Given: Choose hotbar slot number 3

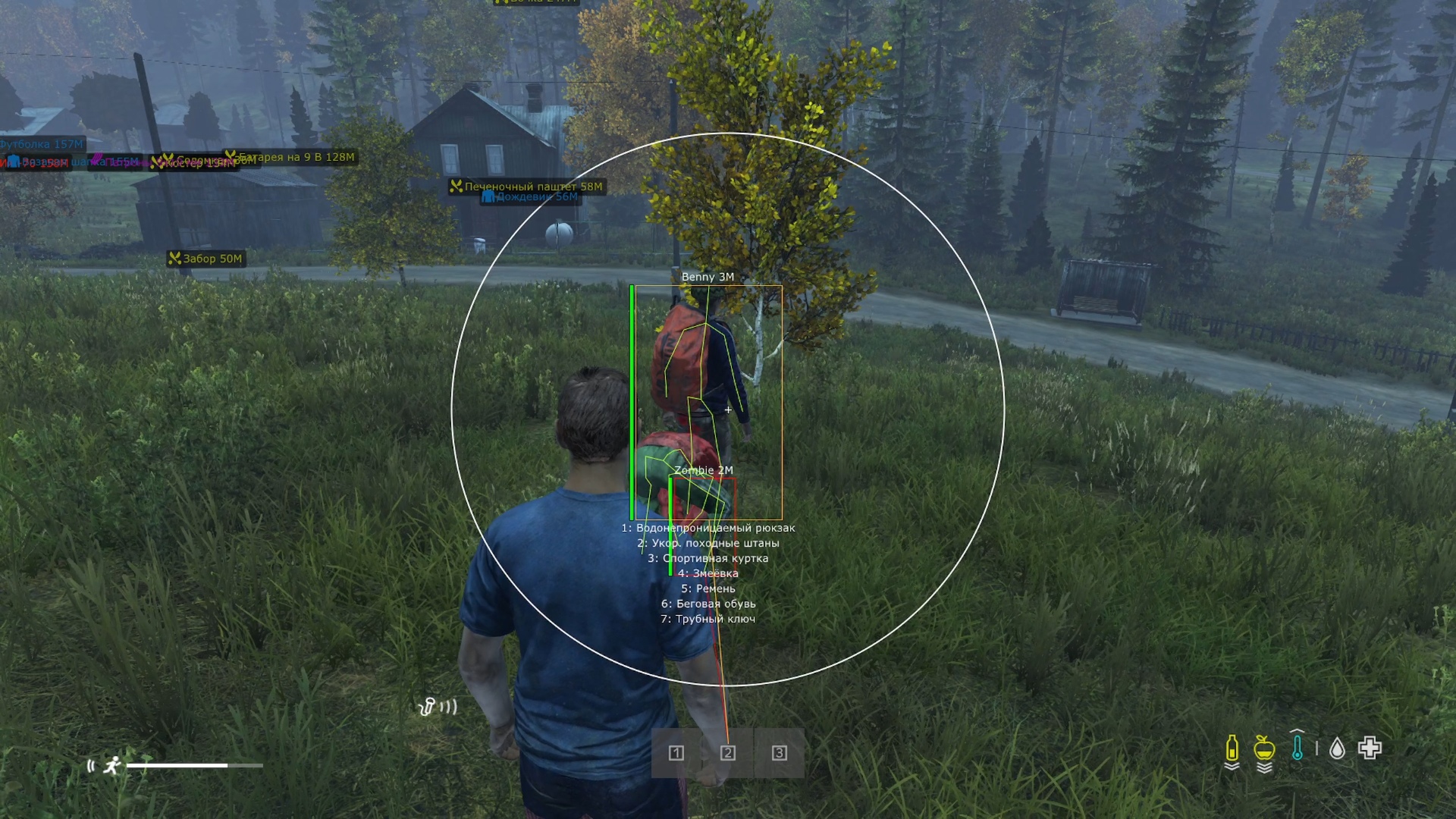Looking at the screenshot, I should (x=779, y=753).
